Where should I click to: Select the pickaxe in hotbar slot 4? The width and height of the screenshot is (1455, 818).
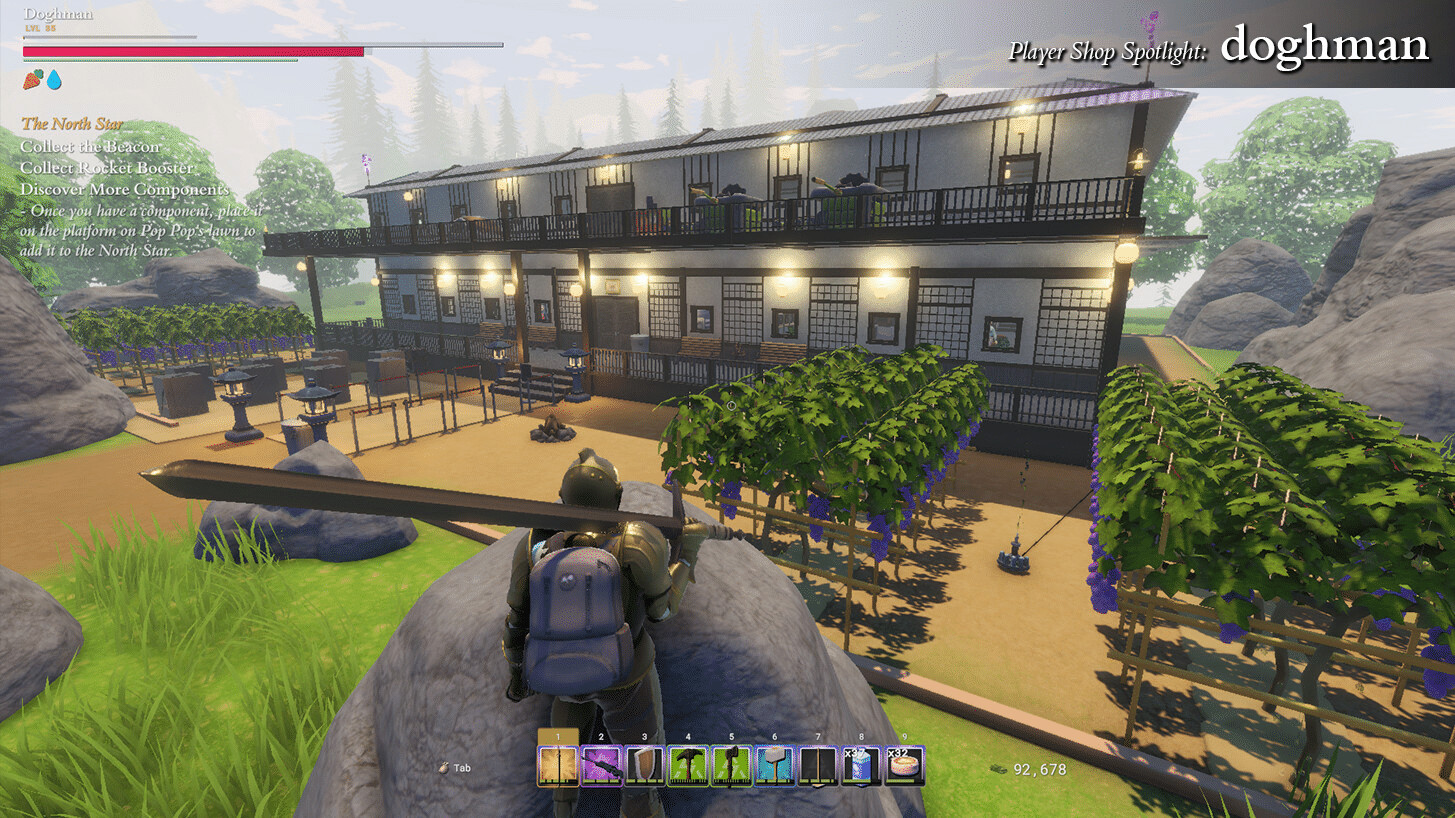[x=688, y=765]
